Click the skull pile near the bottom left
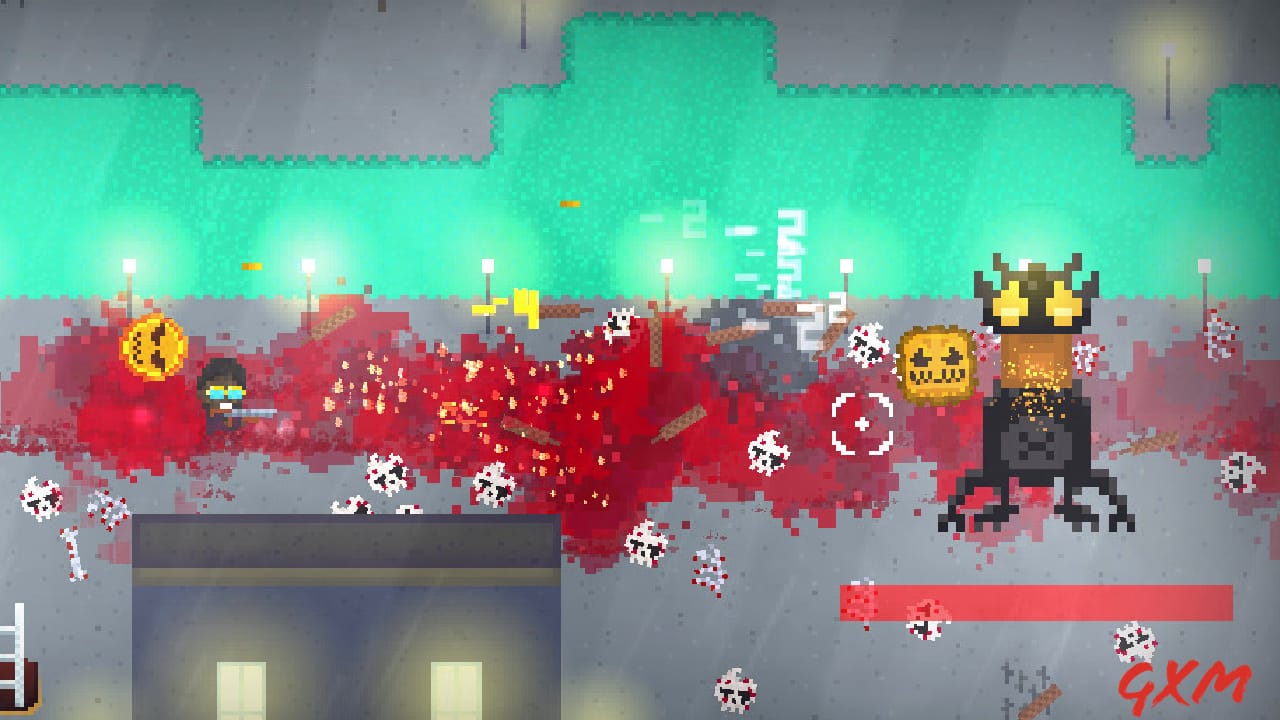 (40, 498)
